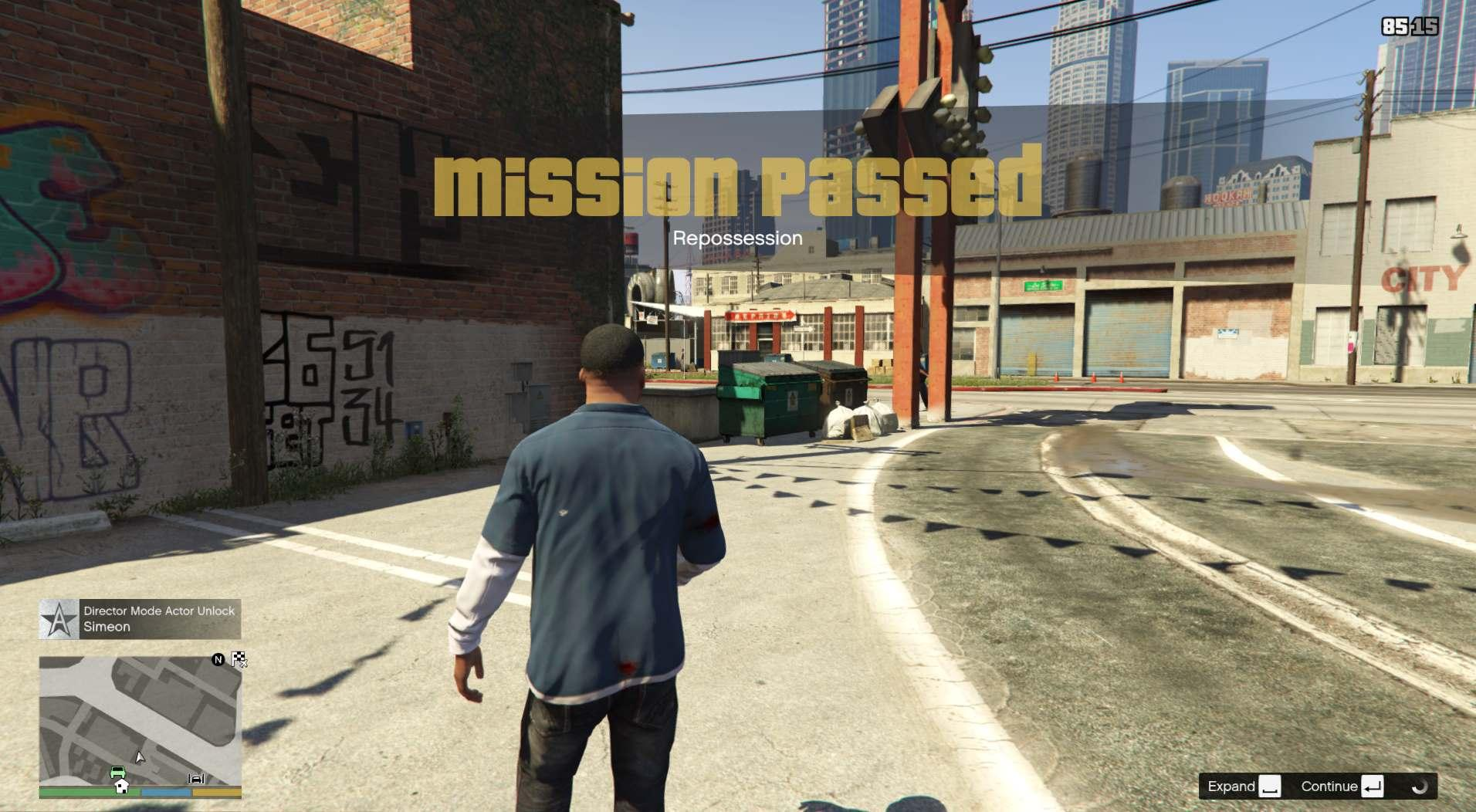1476x812 pixels.
Task: Click the checkered flag marker beside minimap
Action: point(239,659)
